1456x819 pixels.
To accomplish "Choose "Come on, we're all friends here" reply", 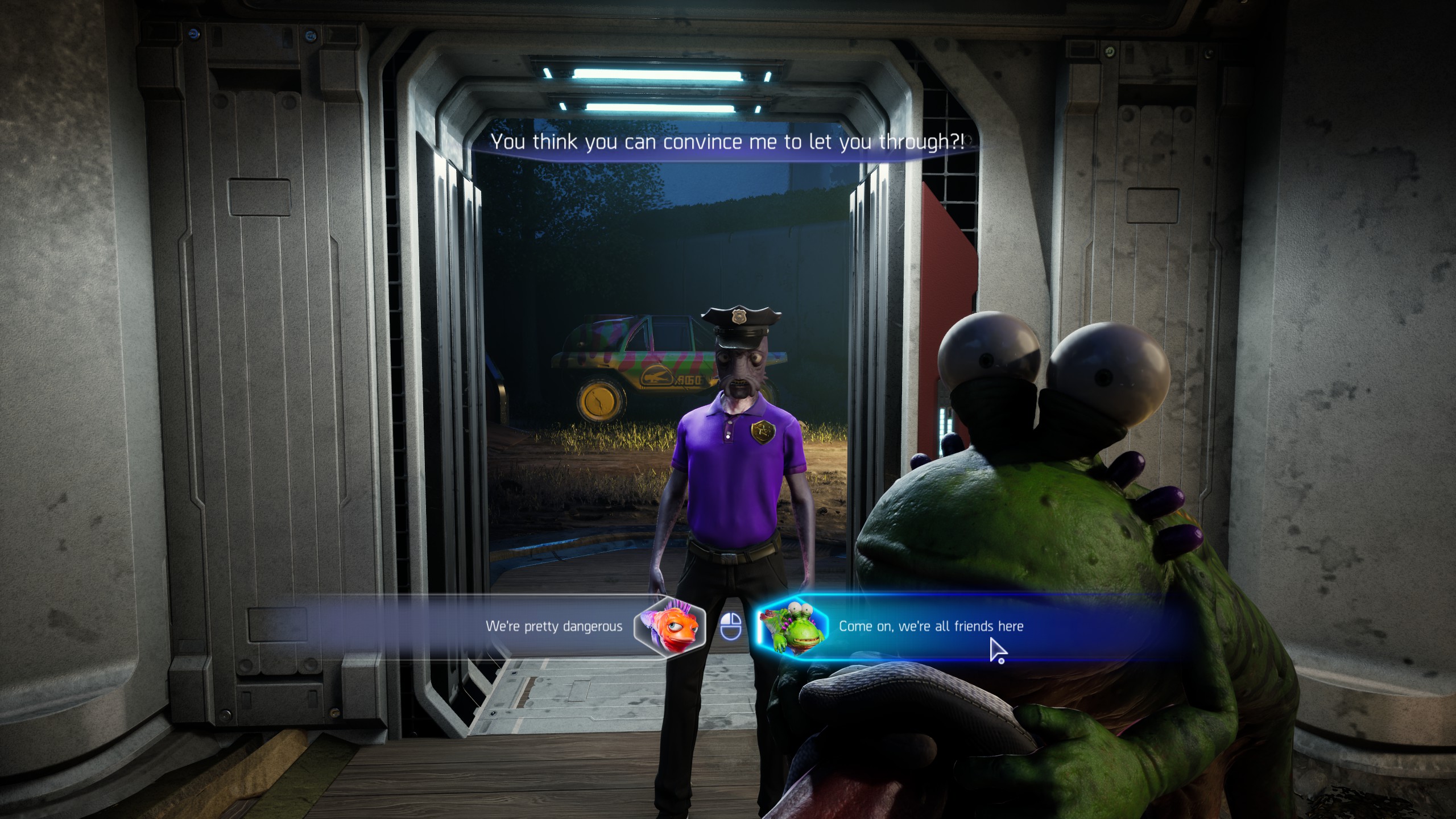I will coord(930,627).
